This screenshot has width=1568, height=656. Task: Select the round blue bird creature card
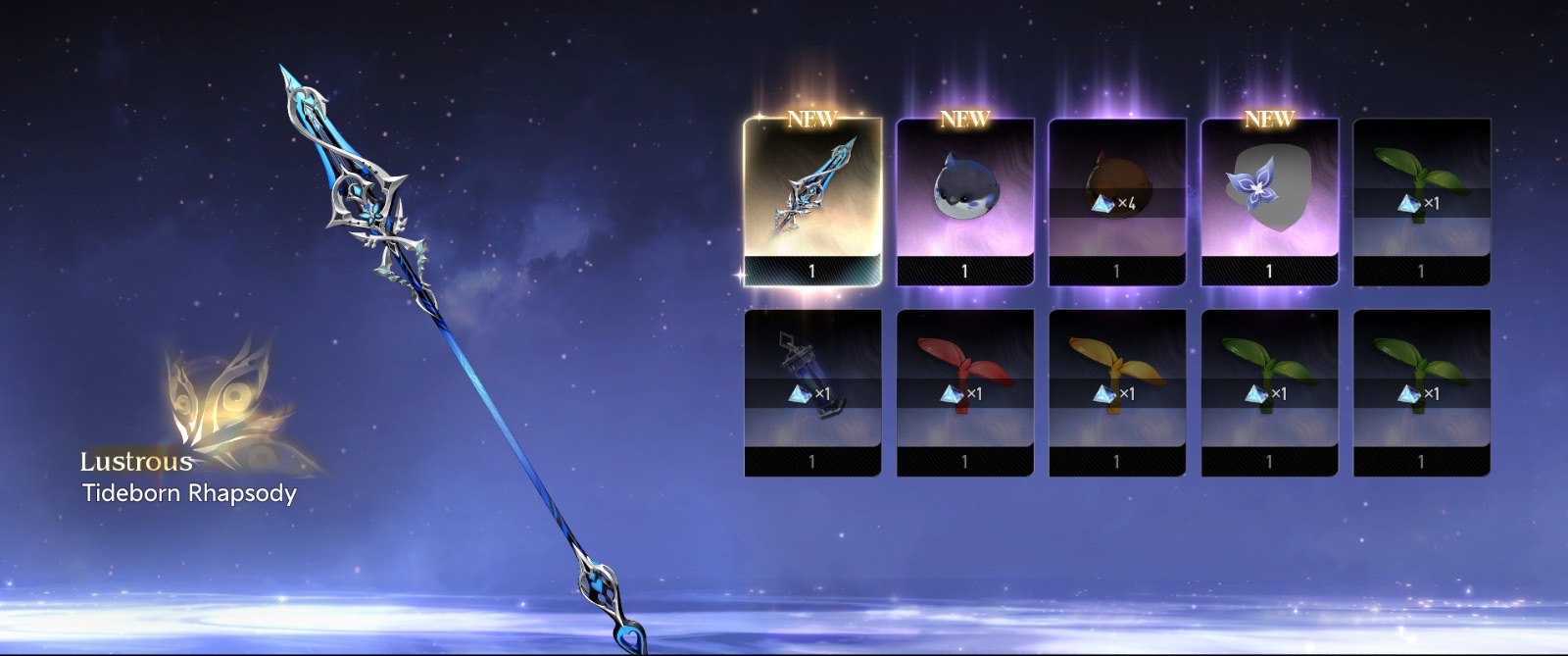(964, 201)
